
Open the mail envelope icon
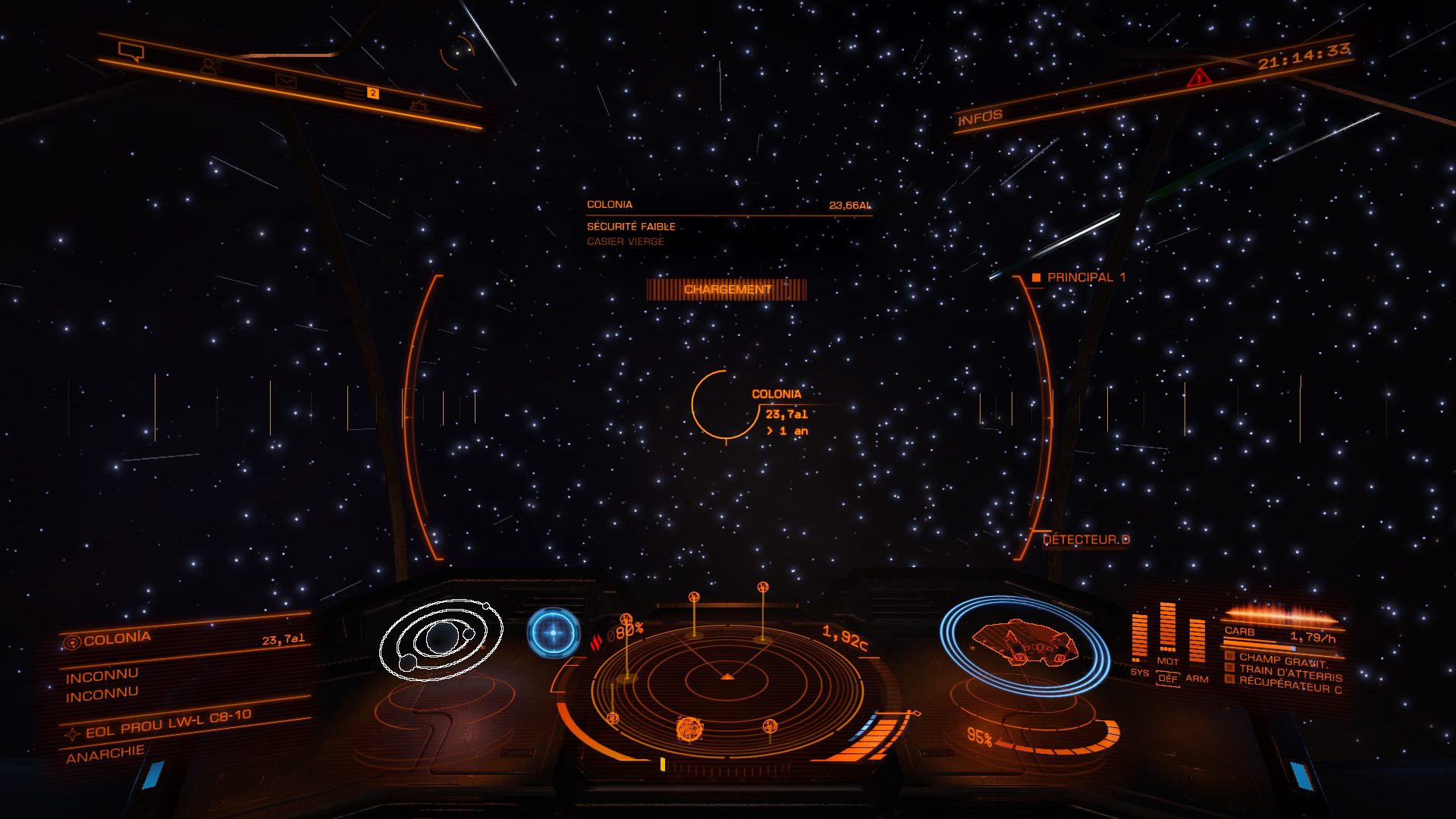coord(285,81)
